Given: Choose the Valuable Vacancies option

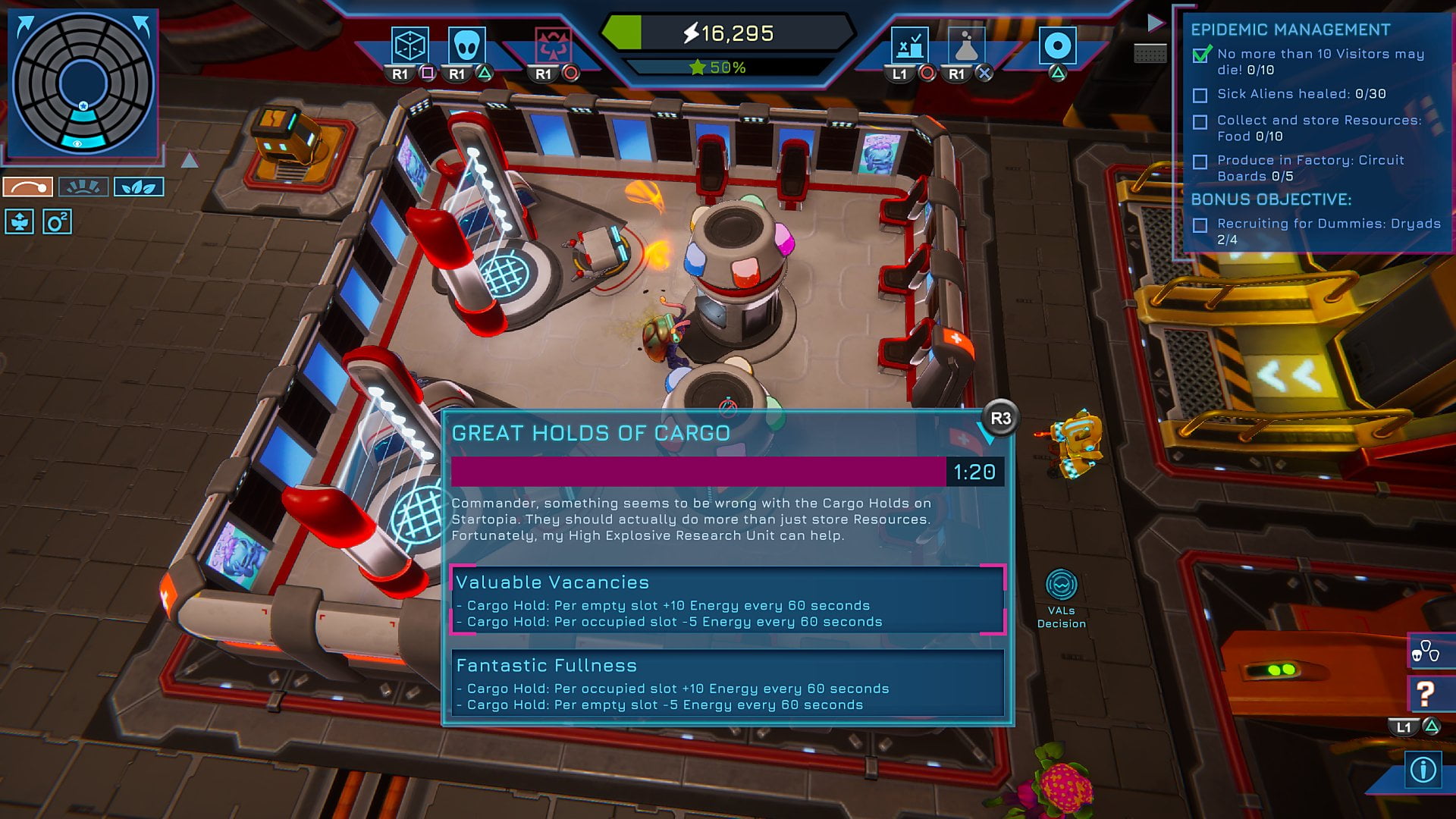Looking at the screenshot, I should [727, 600].
